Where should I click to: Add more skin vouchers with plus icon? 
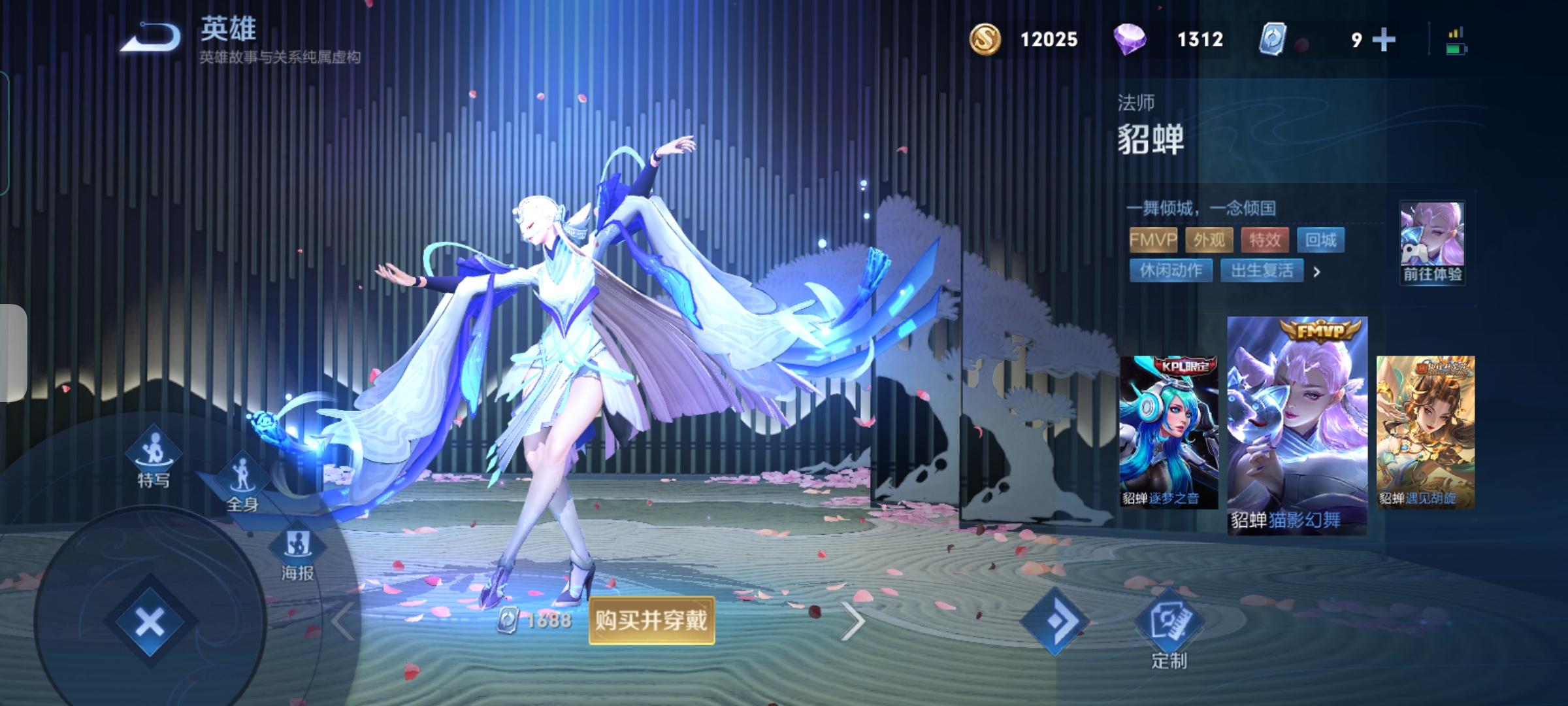(x=1384, y=40)
